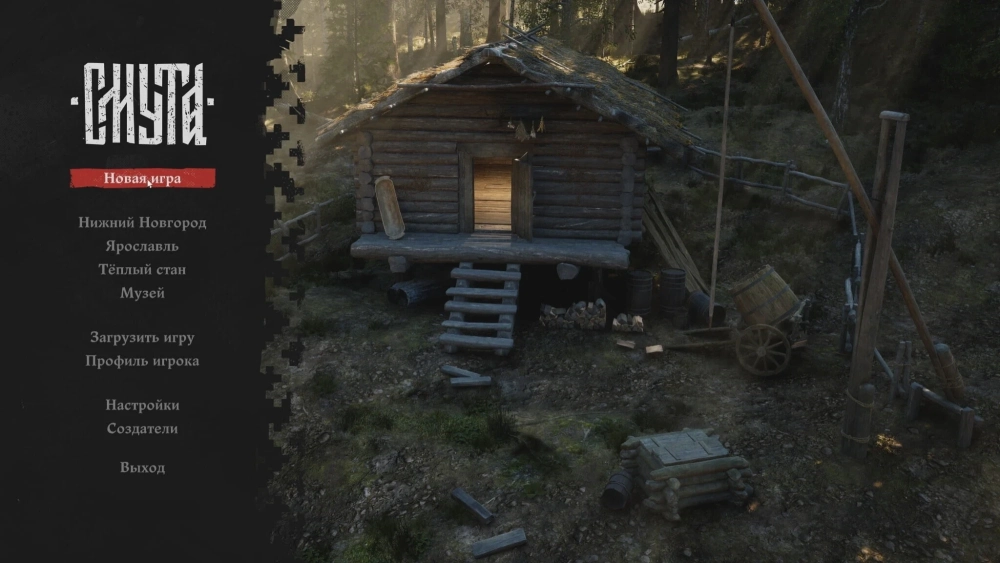This screenshot has width=1000, height=563.
Task: Quit the game with Выход
Action: [x=142, y=468]
